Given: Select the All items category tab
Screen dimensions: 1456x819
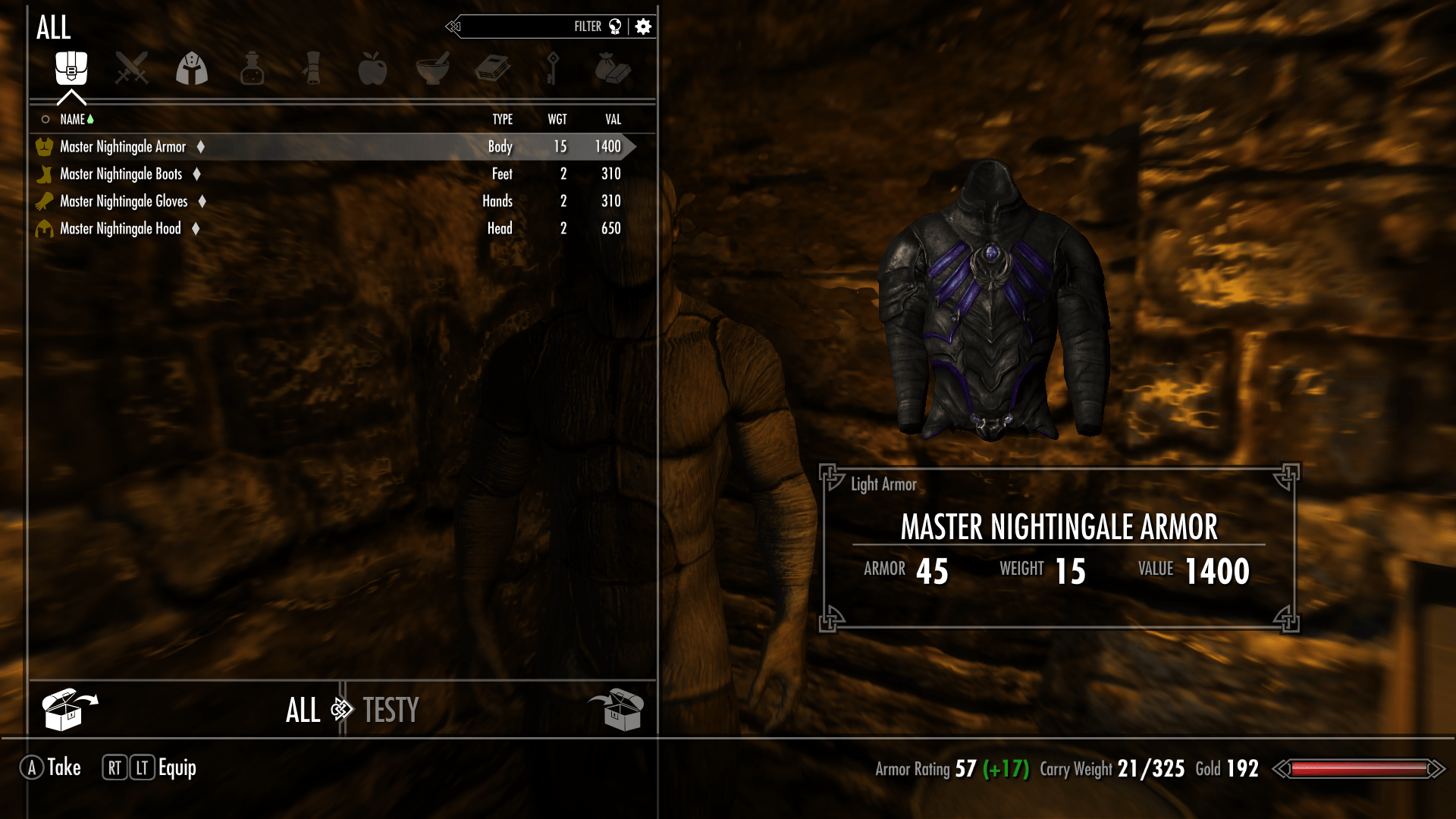Looking at the screenshot, I should click(71, 69).
